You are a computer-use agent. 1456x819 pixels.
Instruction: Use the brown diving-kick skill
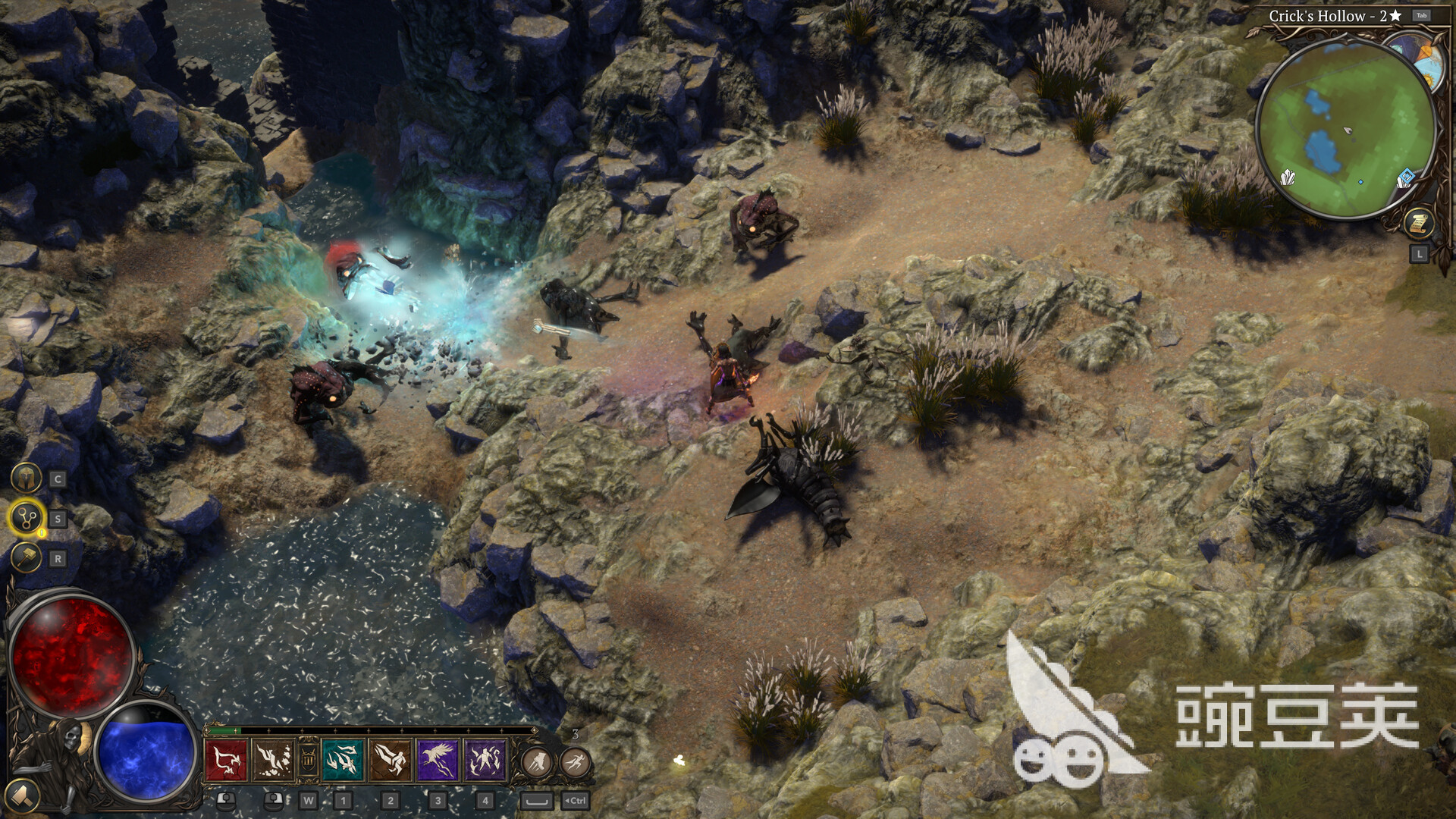[391, 760]
